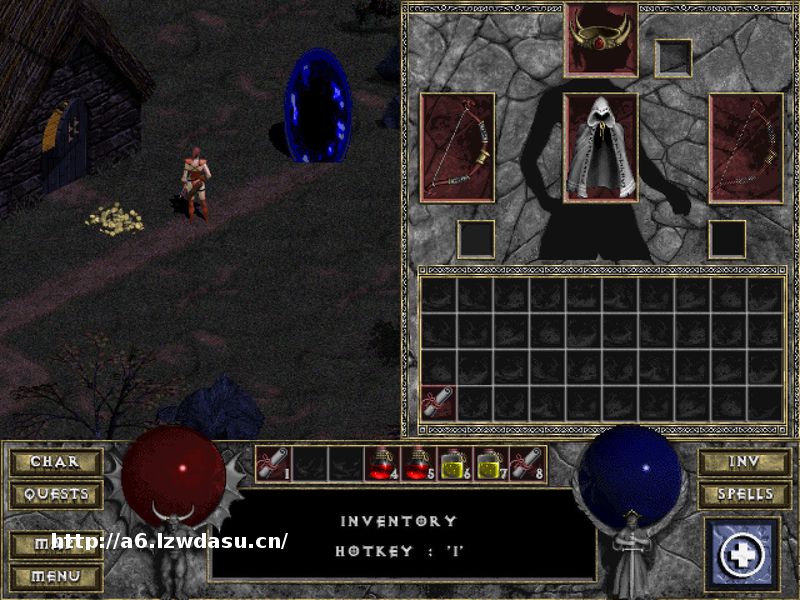
Task: Select the bow in the left weapon slot
Action: 457,148
